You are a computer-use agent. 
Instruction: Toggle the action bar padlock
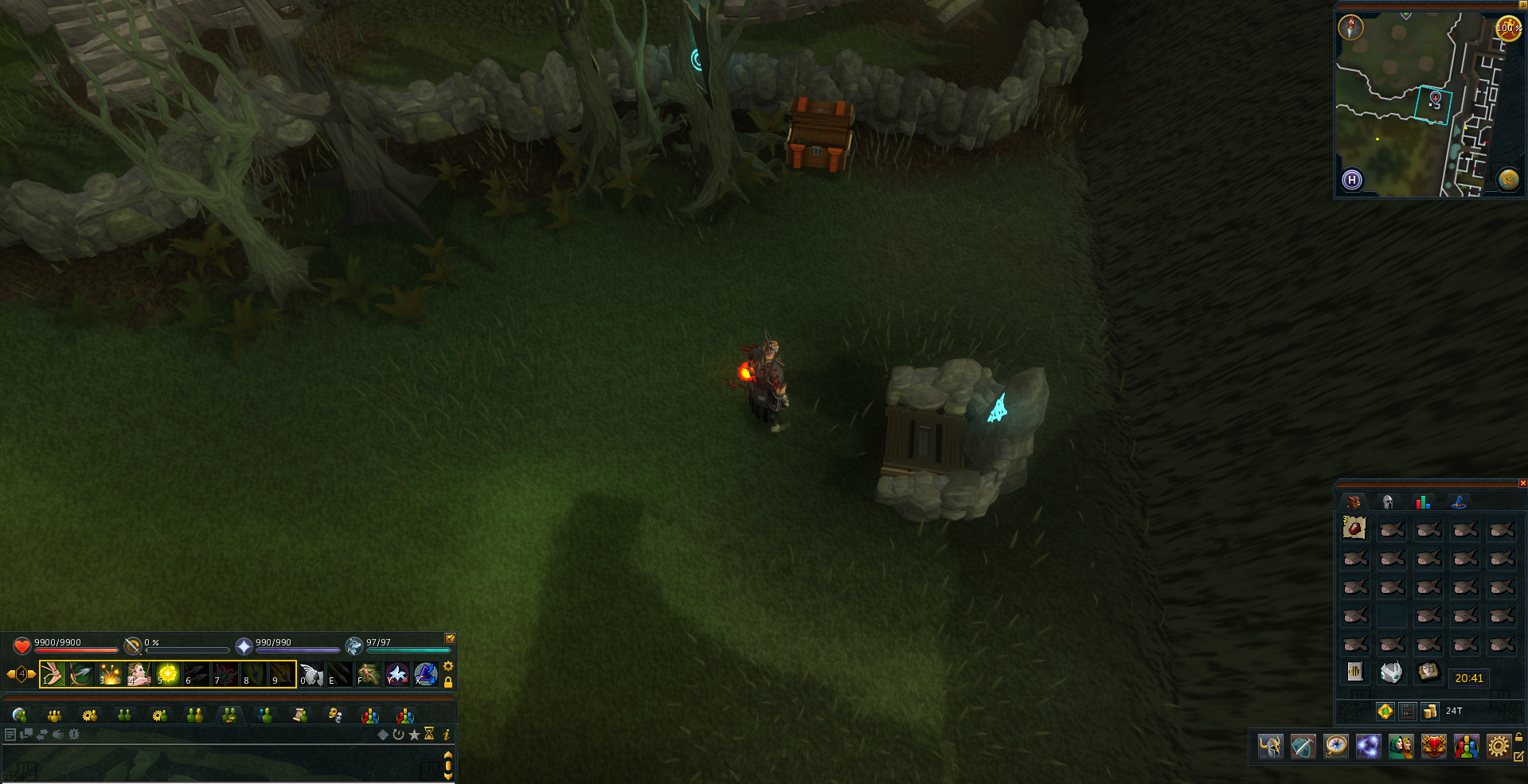tap(448, 682)
